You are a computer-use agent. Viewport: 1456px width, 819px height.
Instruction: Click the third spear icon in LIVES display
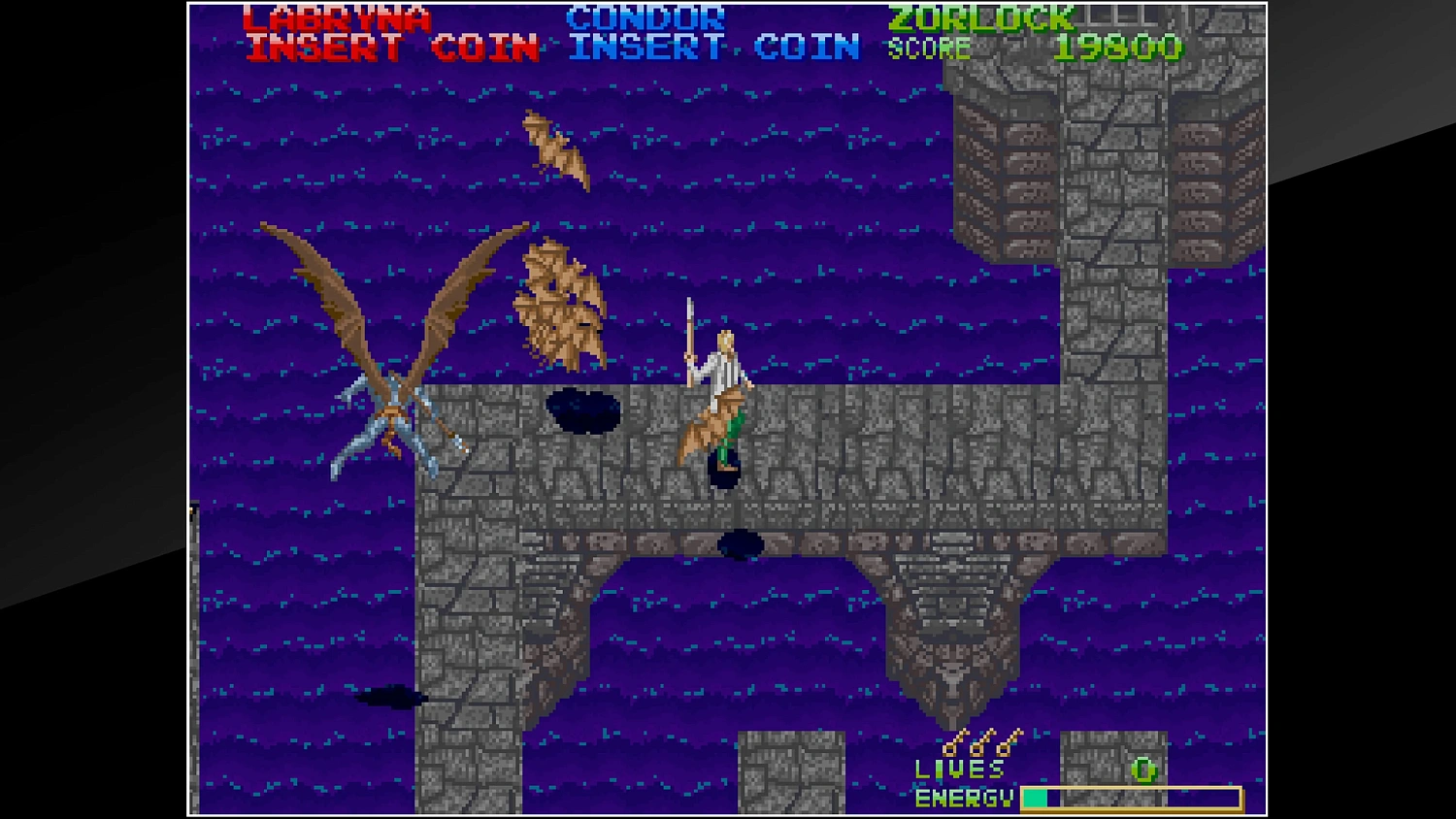(1005, 747)
